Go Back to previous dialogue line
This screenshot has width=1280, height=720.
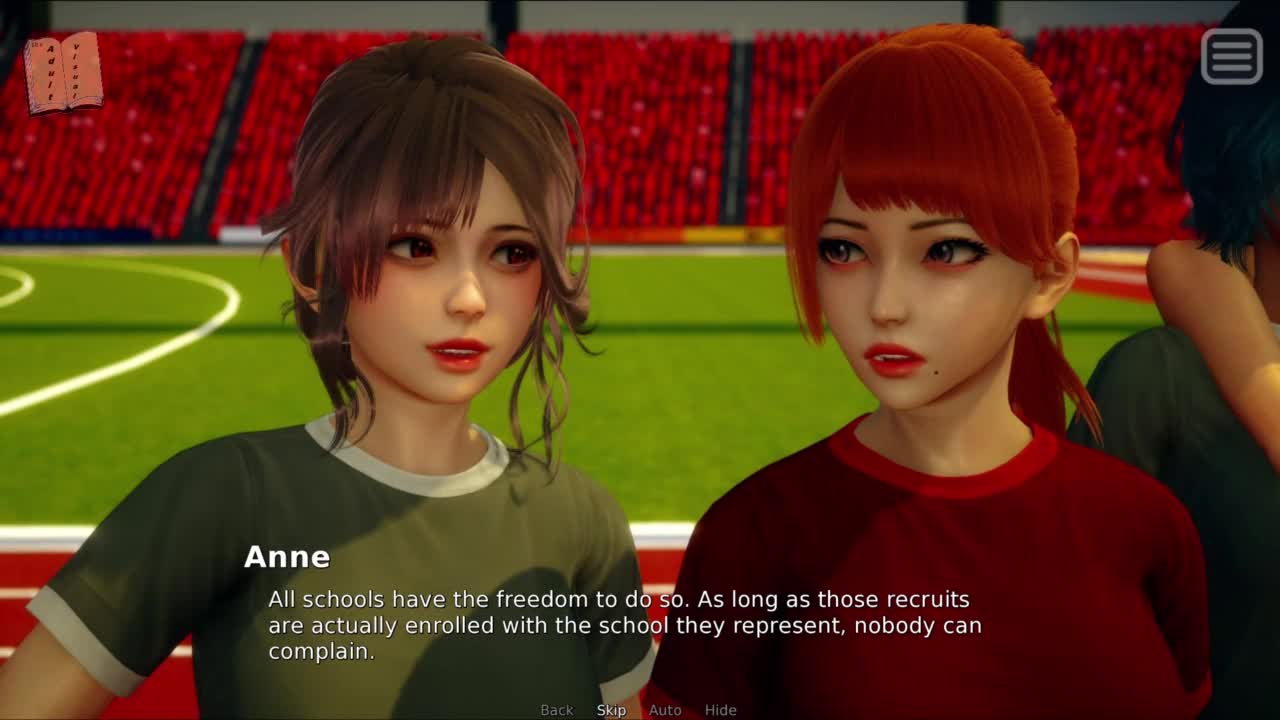(557, 710)
